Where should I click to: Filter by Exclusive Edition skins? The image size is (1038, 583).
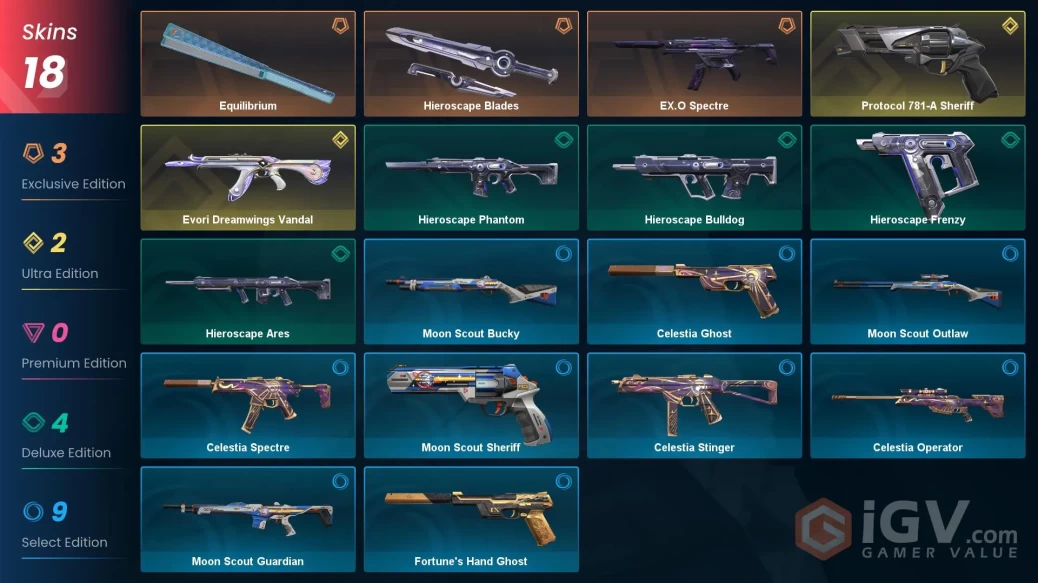click(x=73, y=168)
